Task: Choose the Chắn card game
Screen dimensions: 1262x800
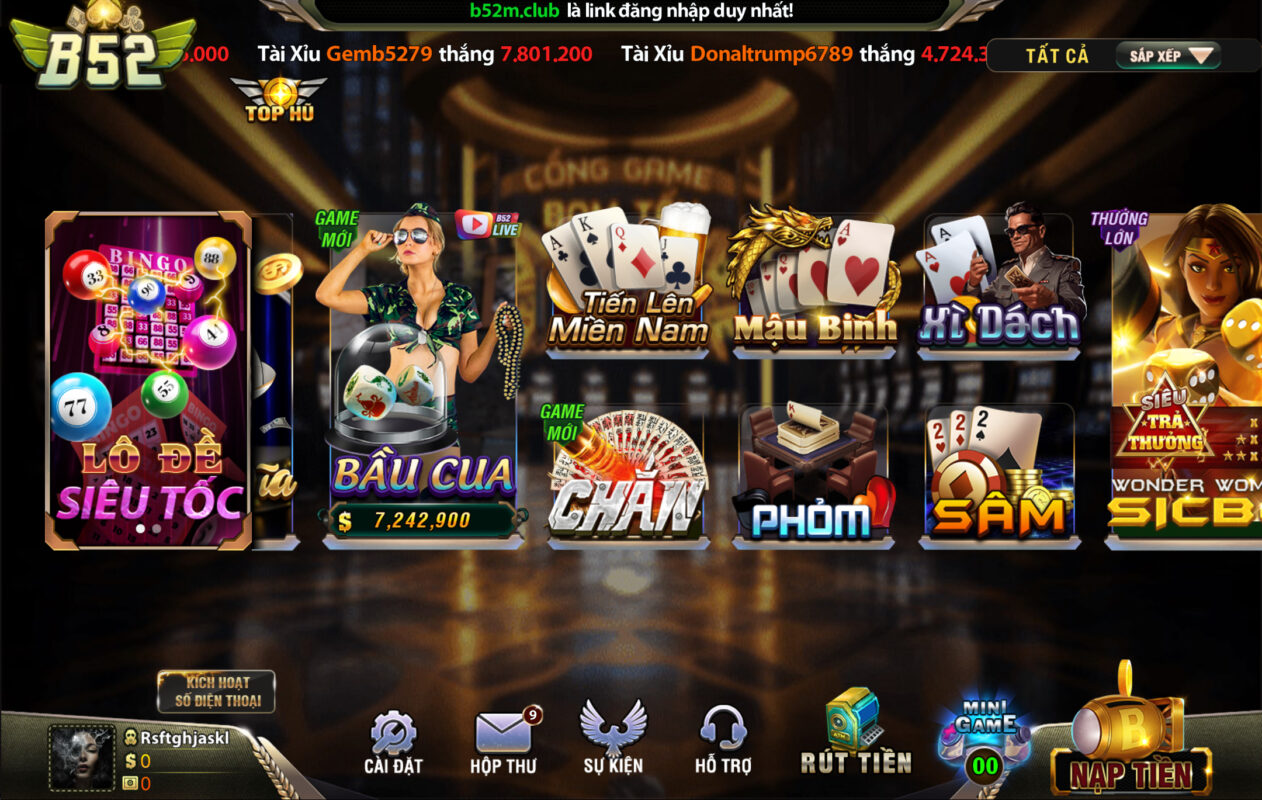Action: tap(628, 475)
